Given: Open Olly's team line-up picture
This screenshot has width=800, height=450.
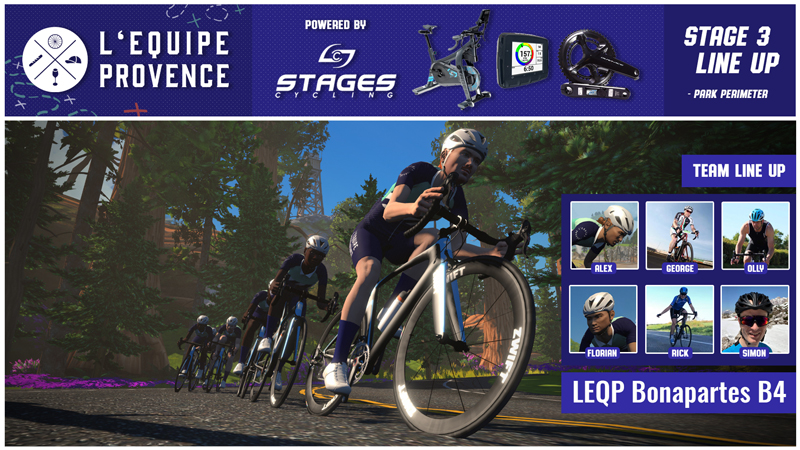Looking at the screenshot, I should (755, 234).
